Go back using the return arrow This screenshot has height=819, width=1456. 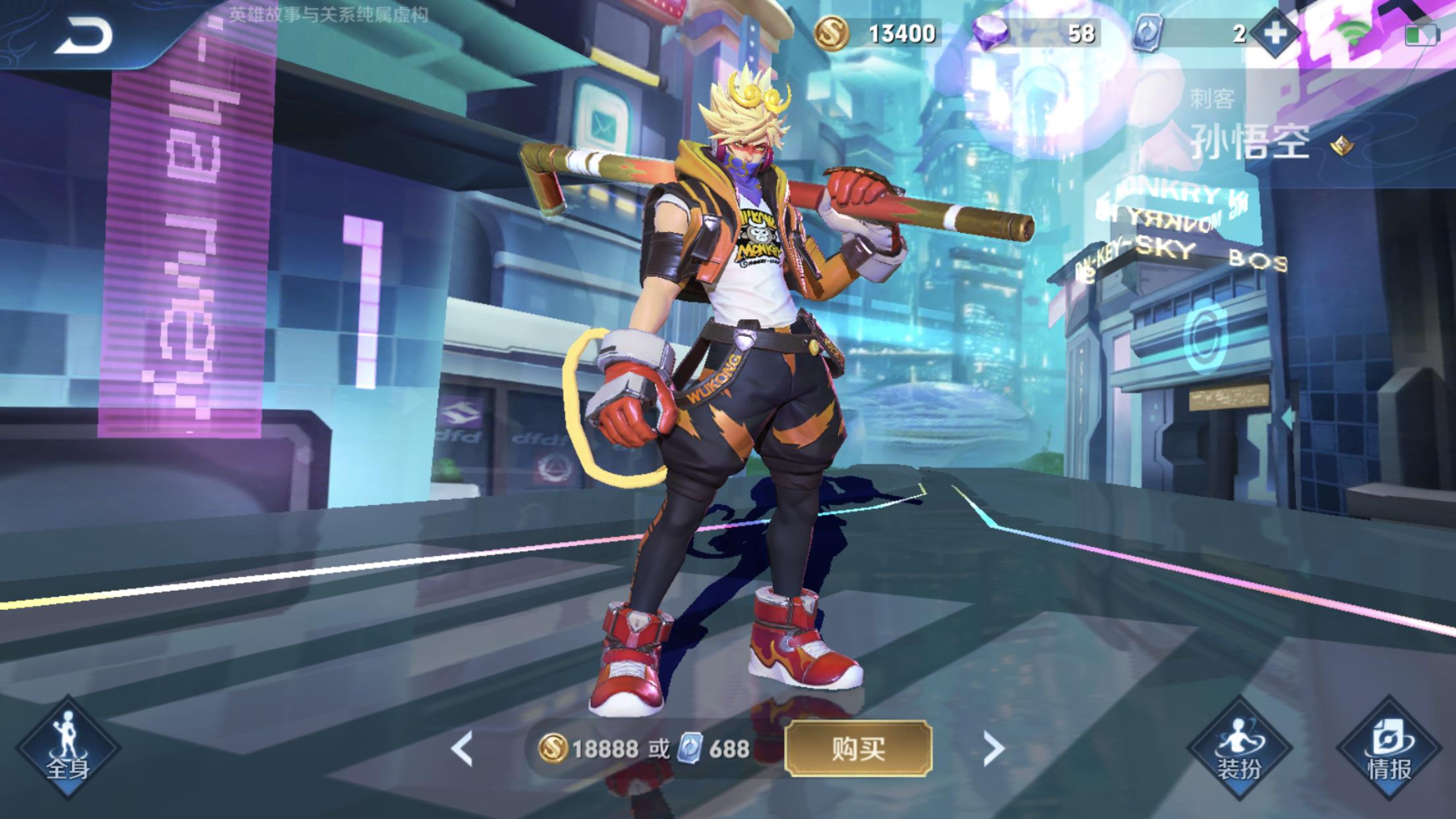click(84, 36)
